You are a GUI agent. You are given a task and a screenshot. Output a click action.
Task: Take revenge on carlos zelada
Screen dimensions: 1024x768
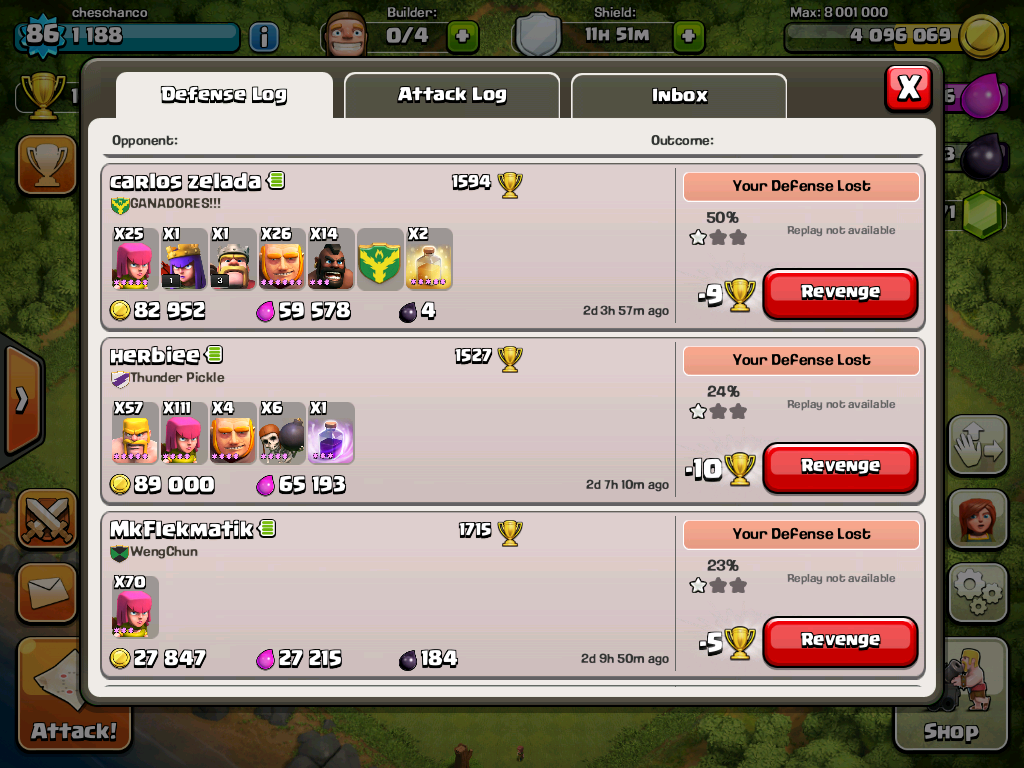pyautogui.click(x=840, y=293)
